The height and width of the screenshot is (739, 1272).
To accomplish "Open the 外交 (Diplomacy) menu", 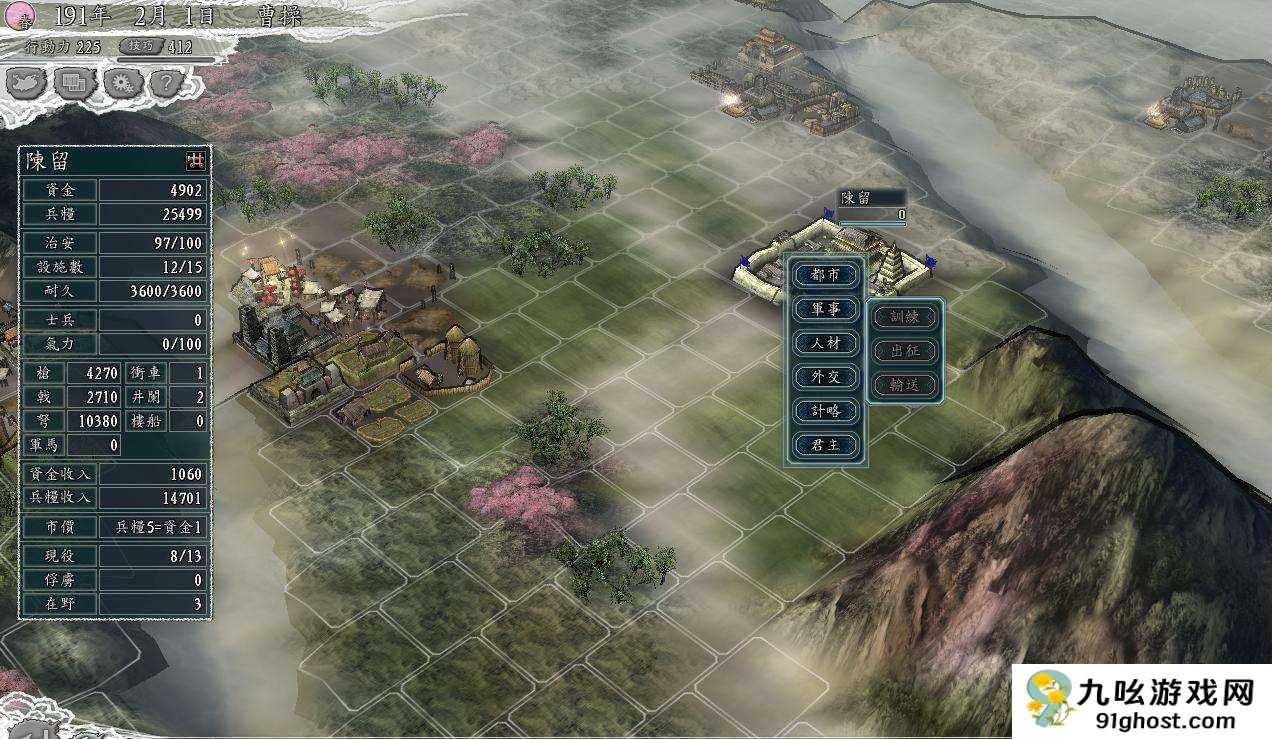I will click(x=826, y=377).
